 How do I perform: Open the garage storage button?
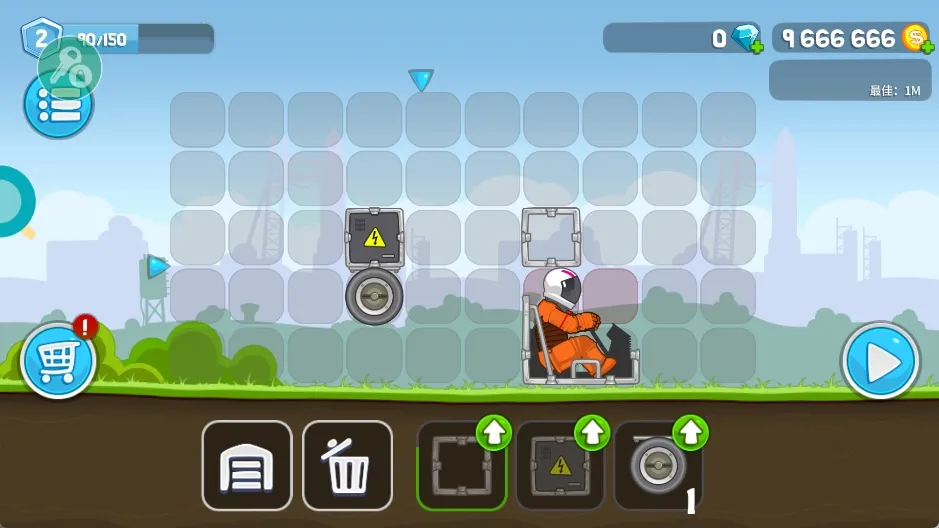(247, 466)
